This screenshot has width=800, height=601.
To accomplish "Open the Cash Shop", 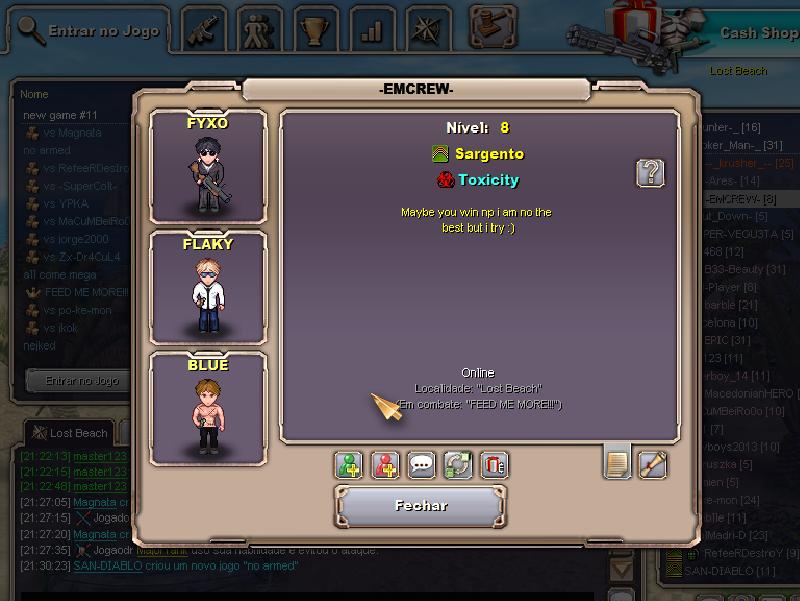I will (x=757, y=32).
